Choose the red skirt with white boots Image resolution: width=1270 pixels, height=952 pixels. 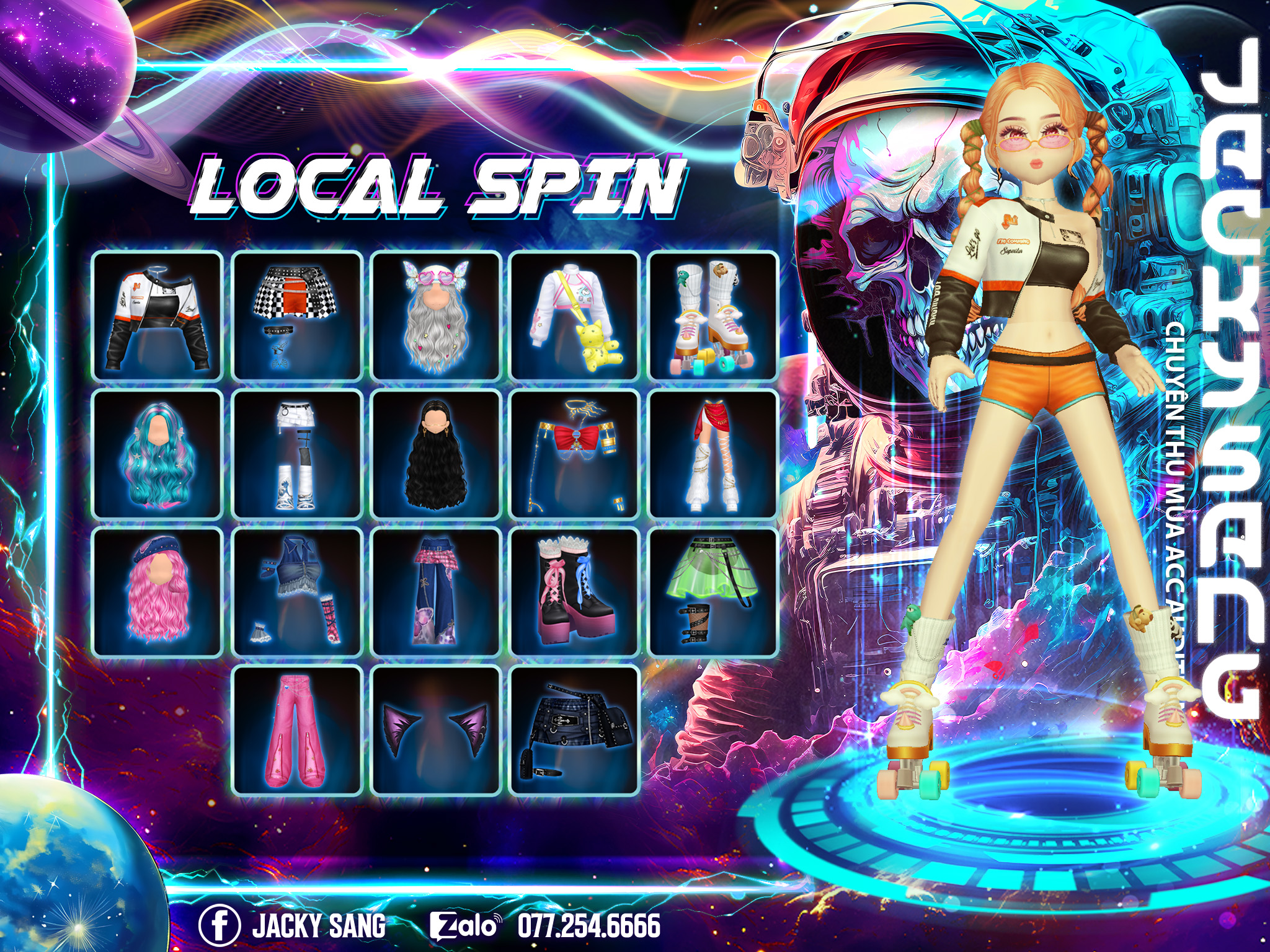pyautogui.click(x=713, y=454)
